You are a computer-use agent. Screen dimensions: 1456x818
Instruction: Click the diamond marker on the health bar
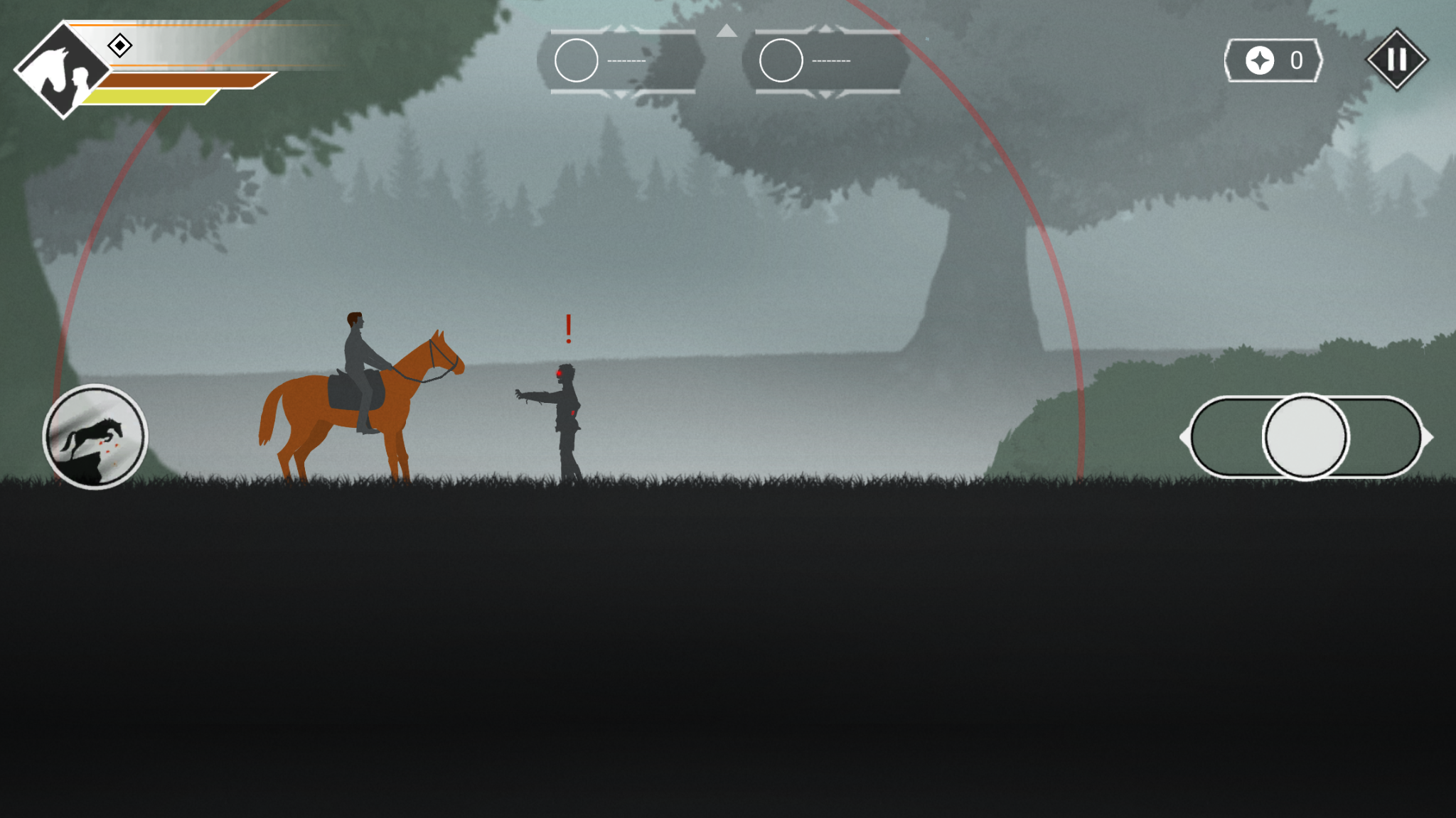pyautogui.click(x=121, y=47)
